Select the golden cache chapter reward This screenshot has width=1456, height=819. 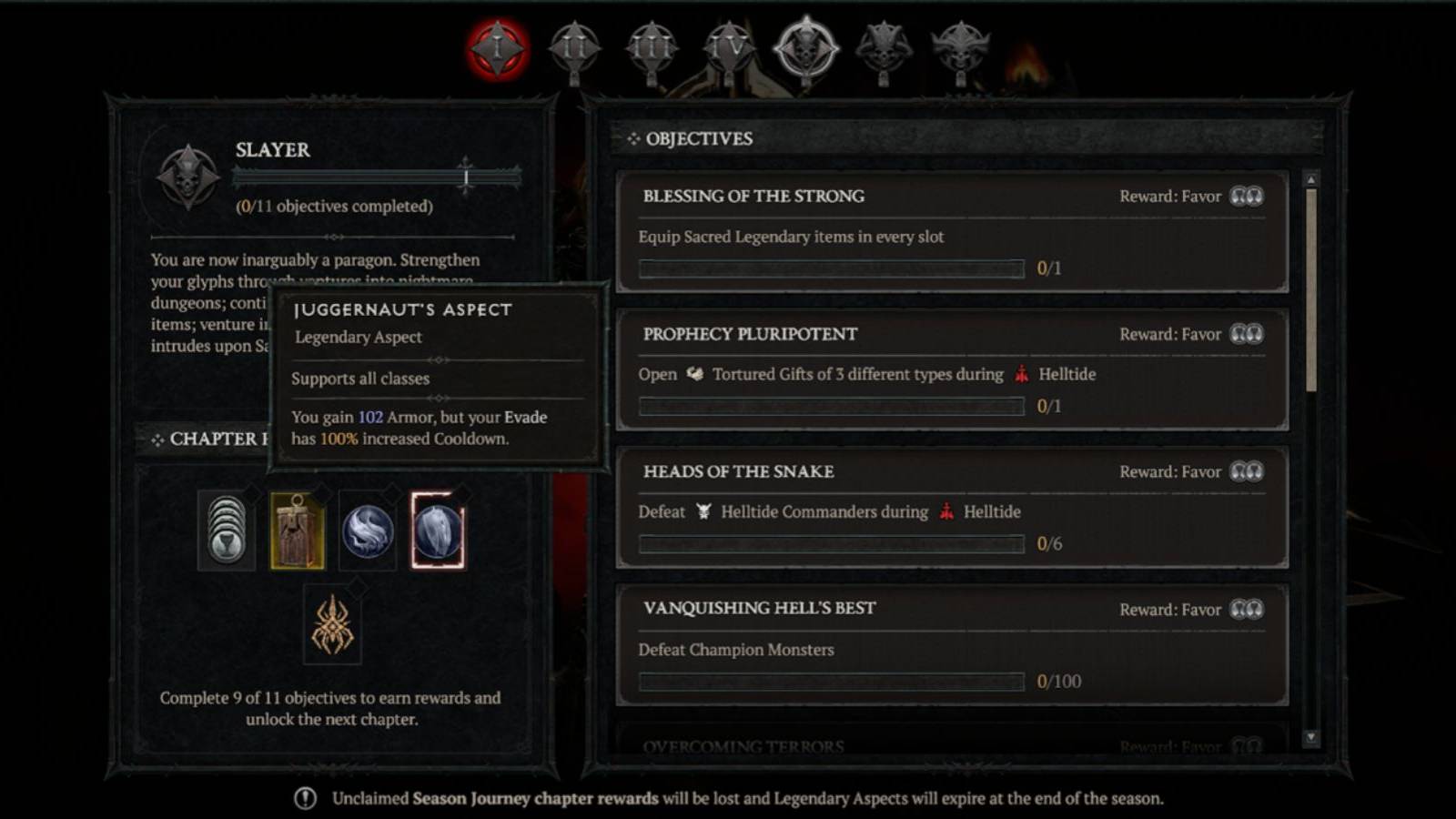point(298,530)
